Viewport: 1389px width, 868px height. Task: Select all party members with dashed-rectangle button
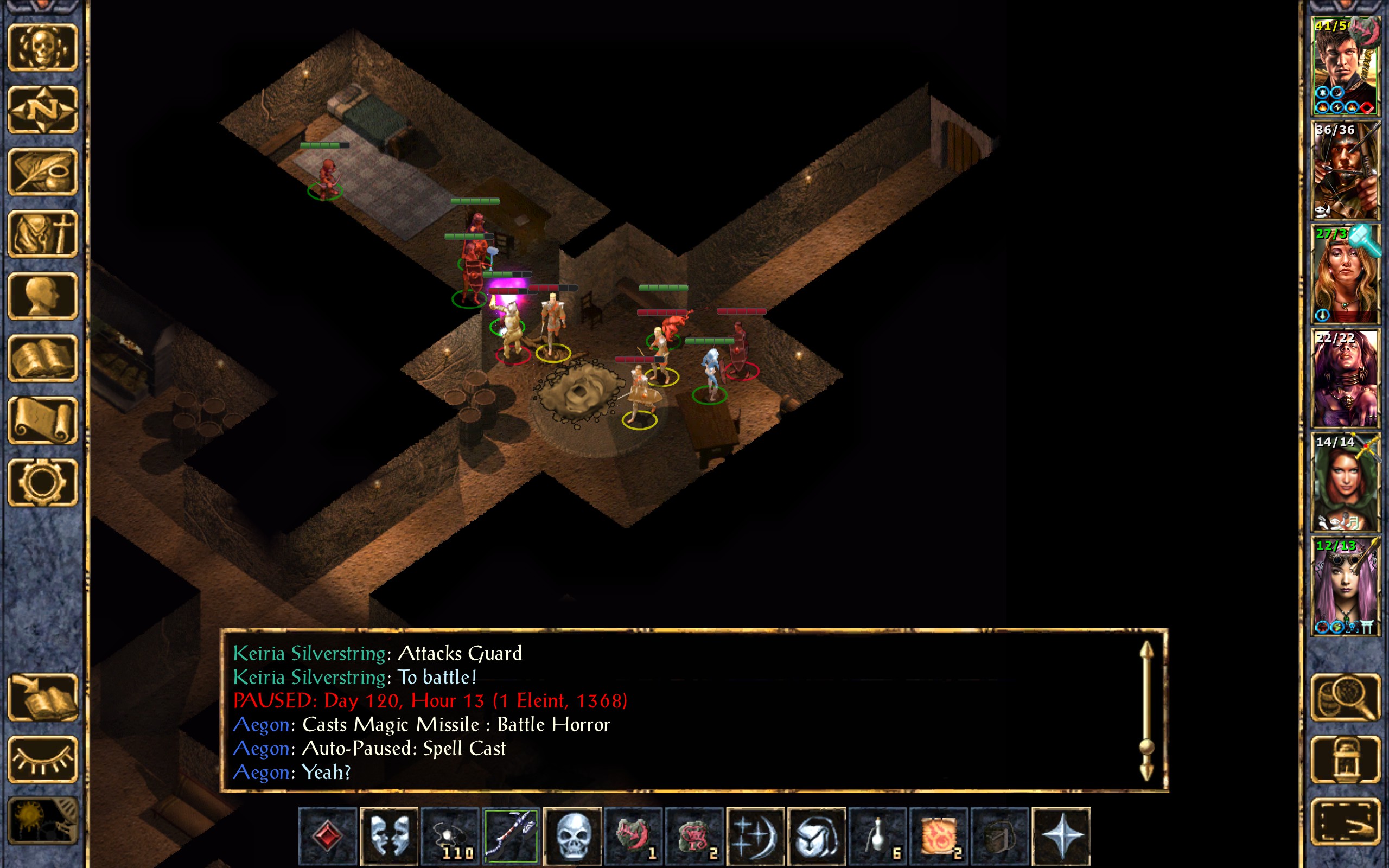tap(1345, 822)
